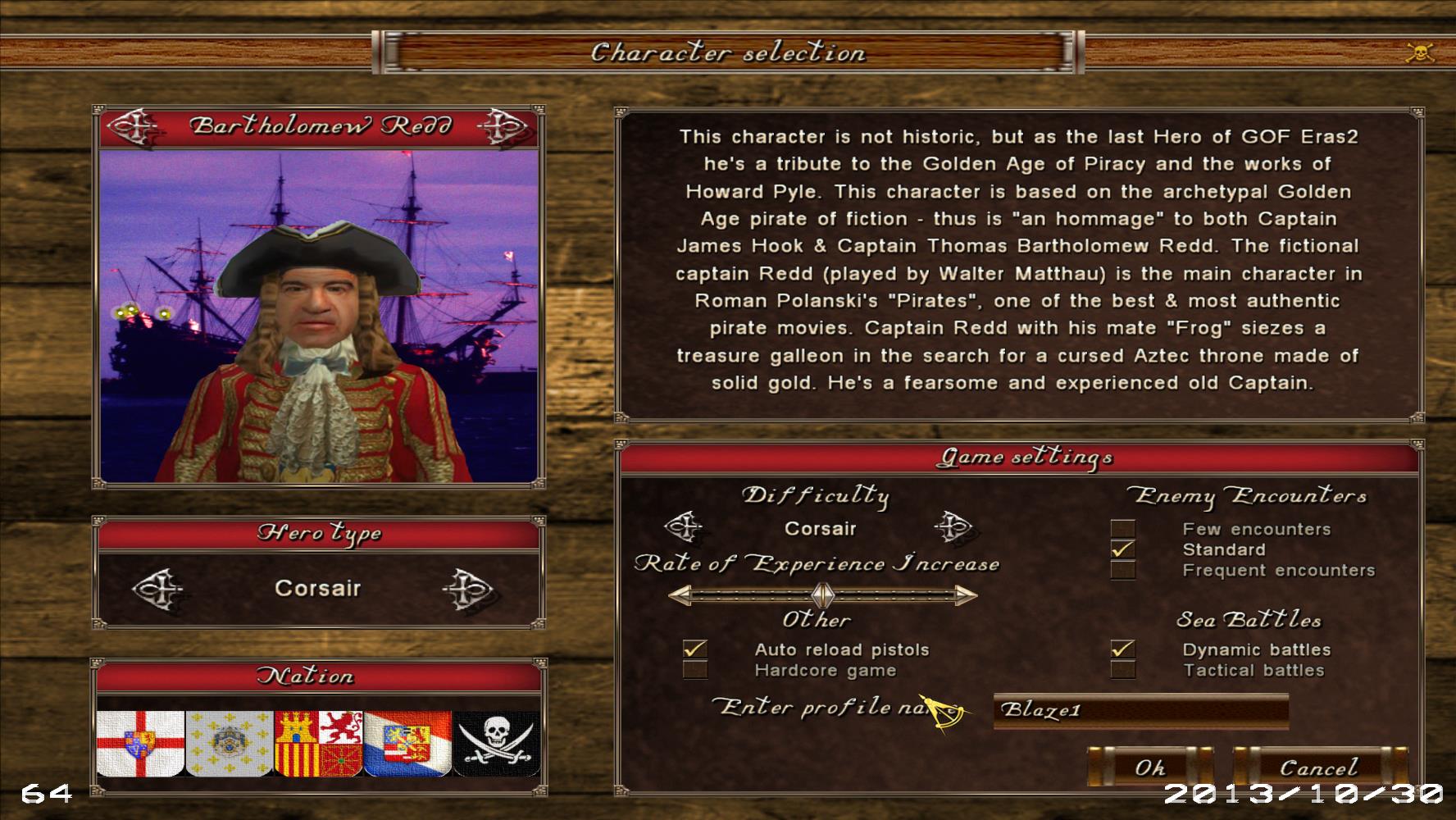Raise the Difficulty with right arrow
Viewport: 1456px width, 820px height.
point(952,527)
